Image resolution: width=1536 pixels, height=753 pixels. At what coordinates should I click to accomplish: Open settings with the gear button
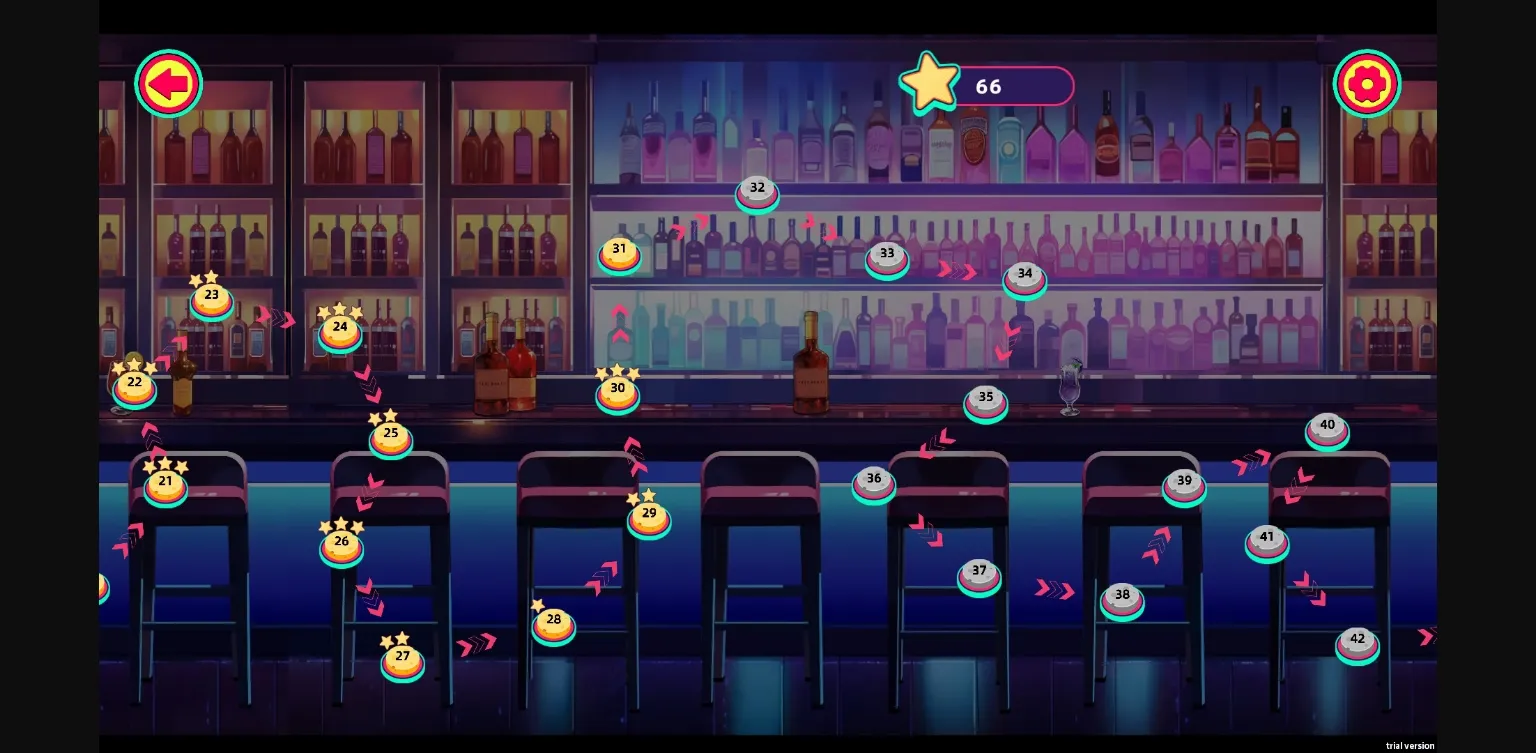point(1366,84)
